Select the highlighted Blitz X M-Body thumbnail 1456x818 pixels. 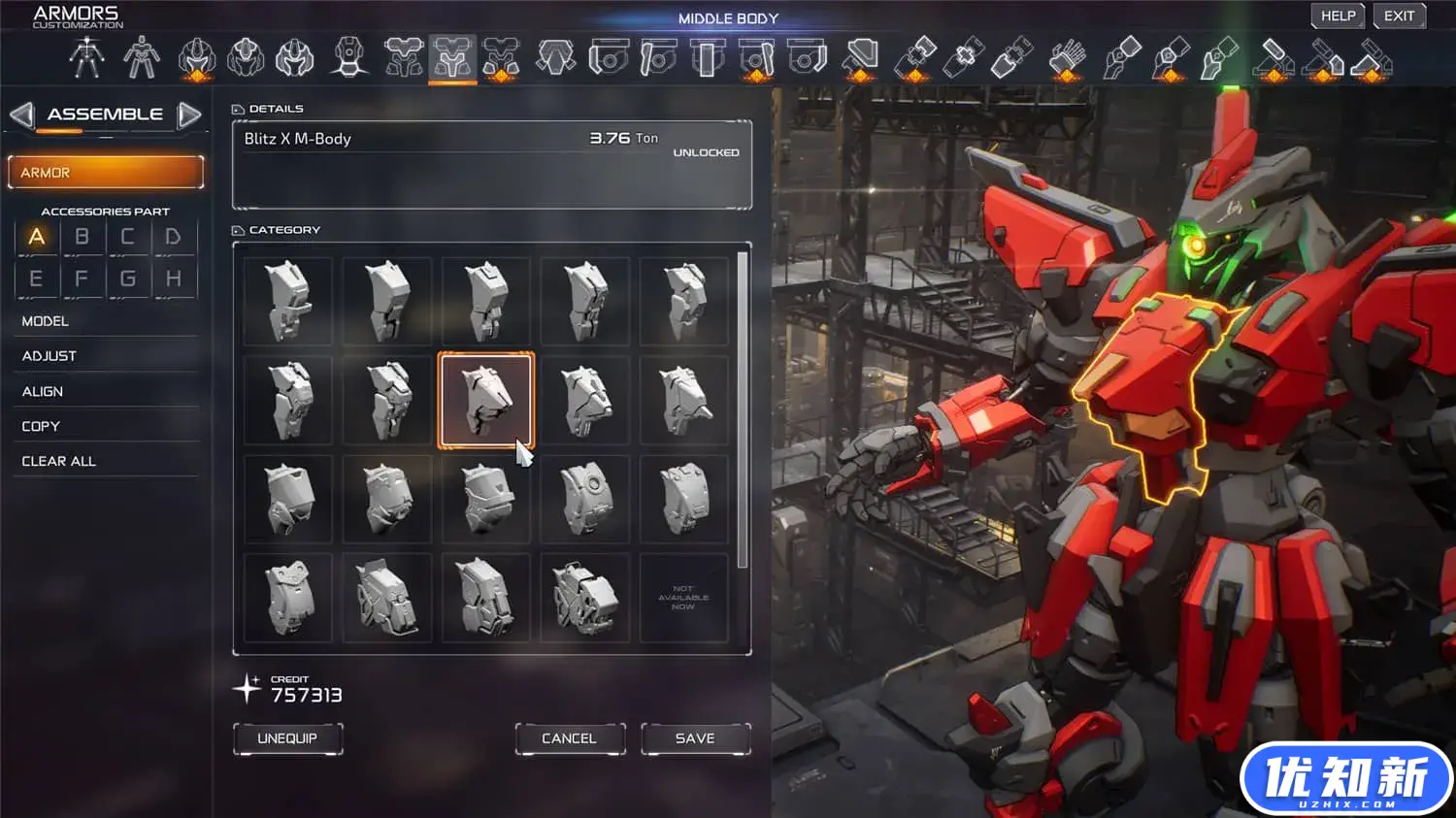click(485, 400)
